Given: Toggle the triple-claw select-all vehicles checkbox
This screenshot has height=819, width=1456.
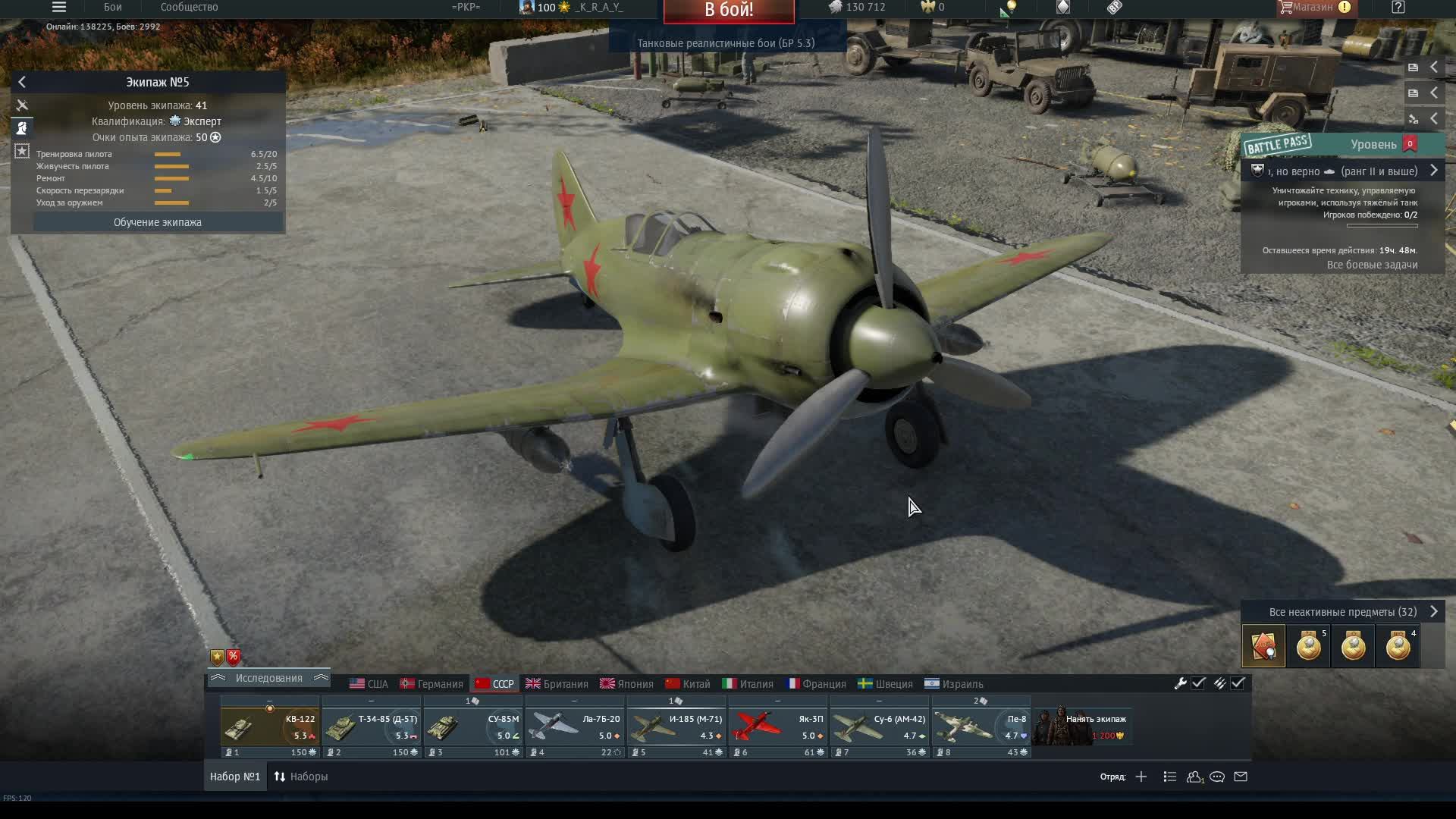Looking at the screenshot, I should pyautogui.click(x=1239, y=683).
